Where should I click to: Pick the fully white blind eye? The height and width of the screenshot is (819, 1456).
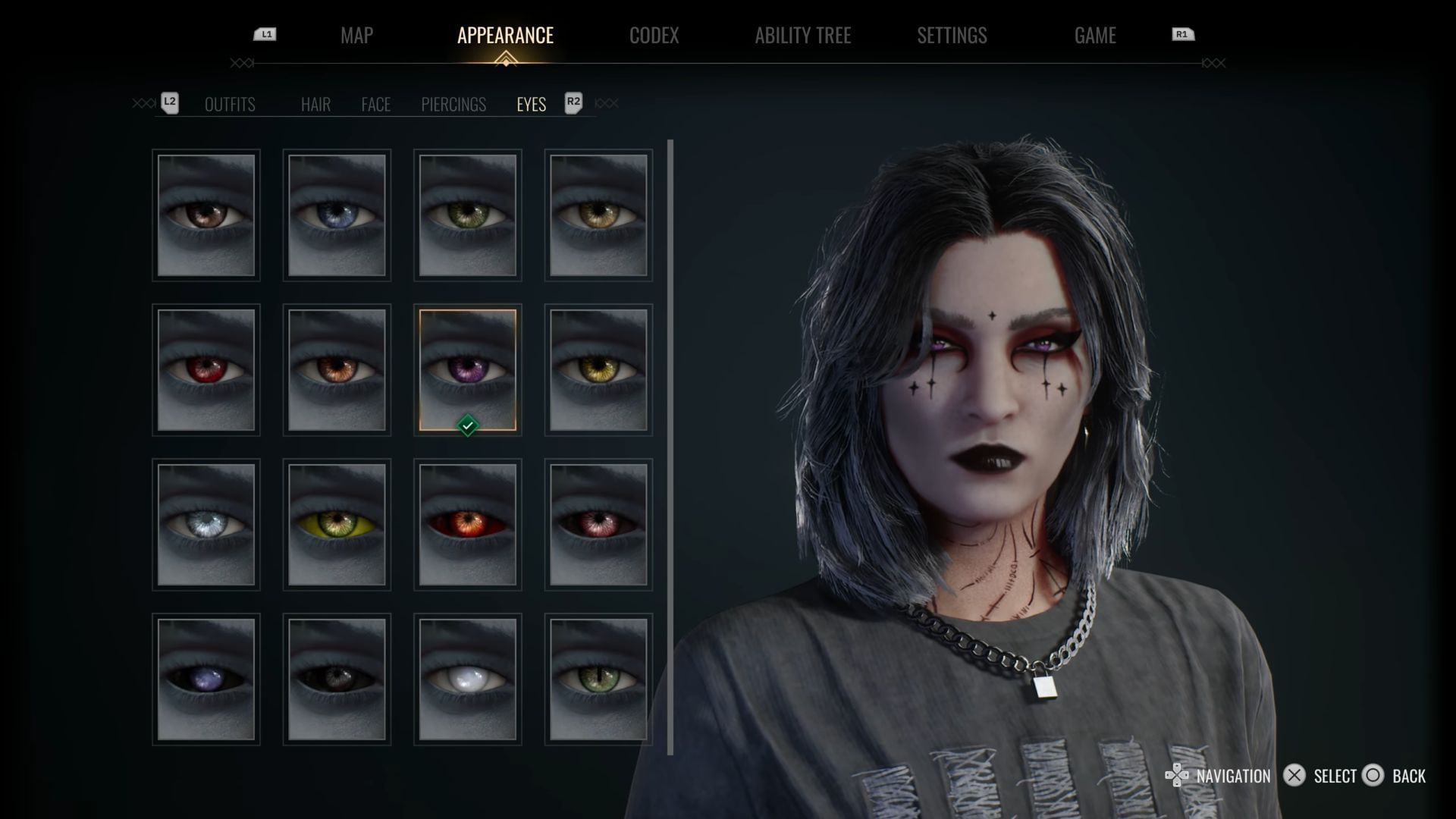tap(467, 679)
